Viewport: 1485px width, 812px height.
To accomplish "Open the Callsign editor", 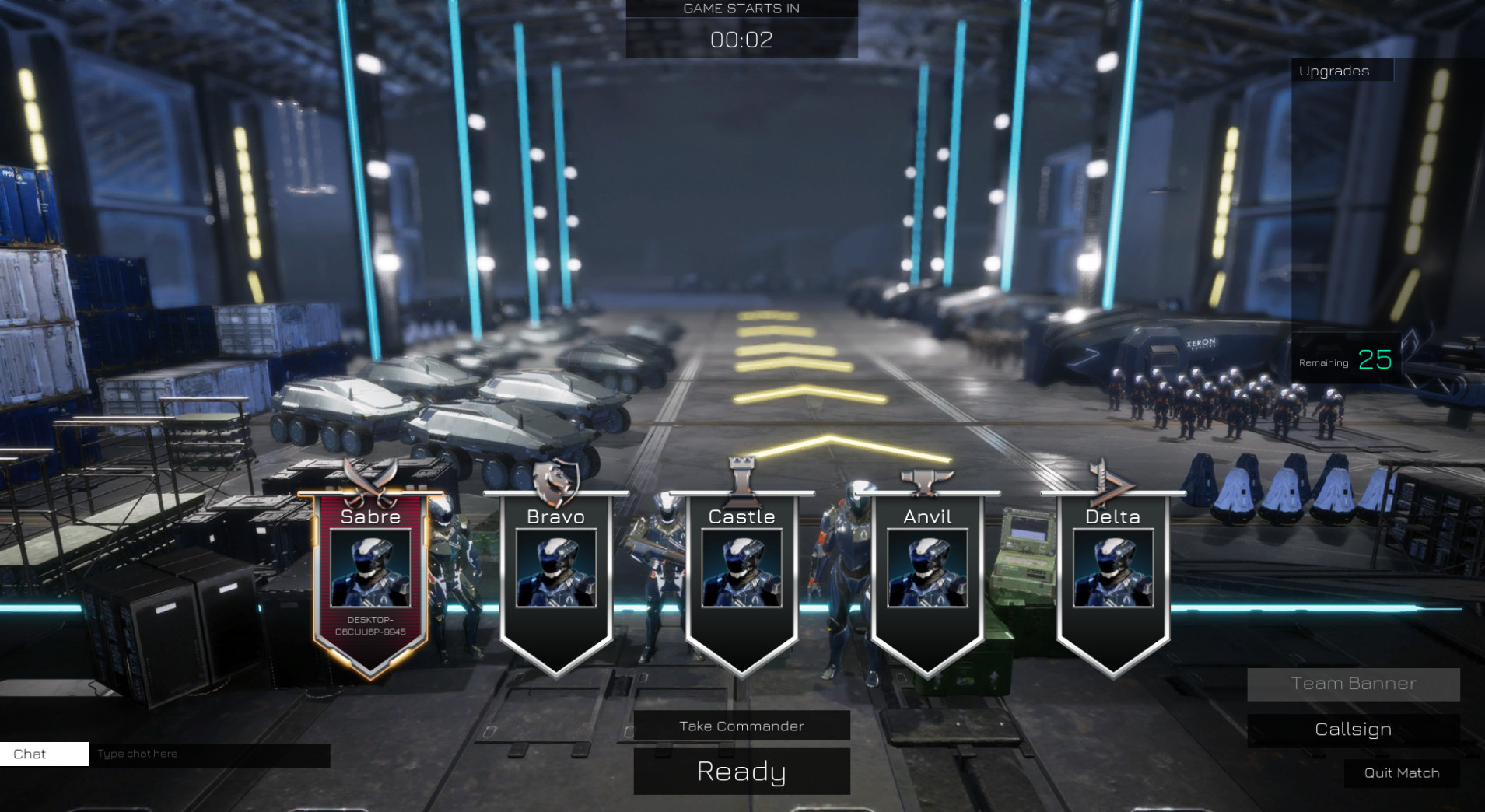I will coord(1353,730).
